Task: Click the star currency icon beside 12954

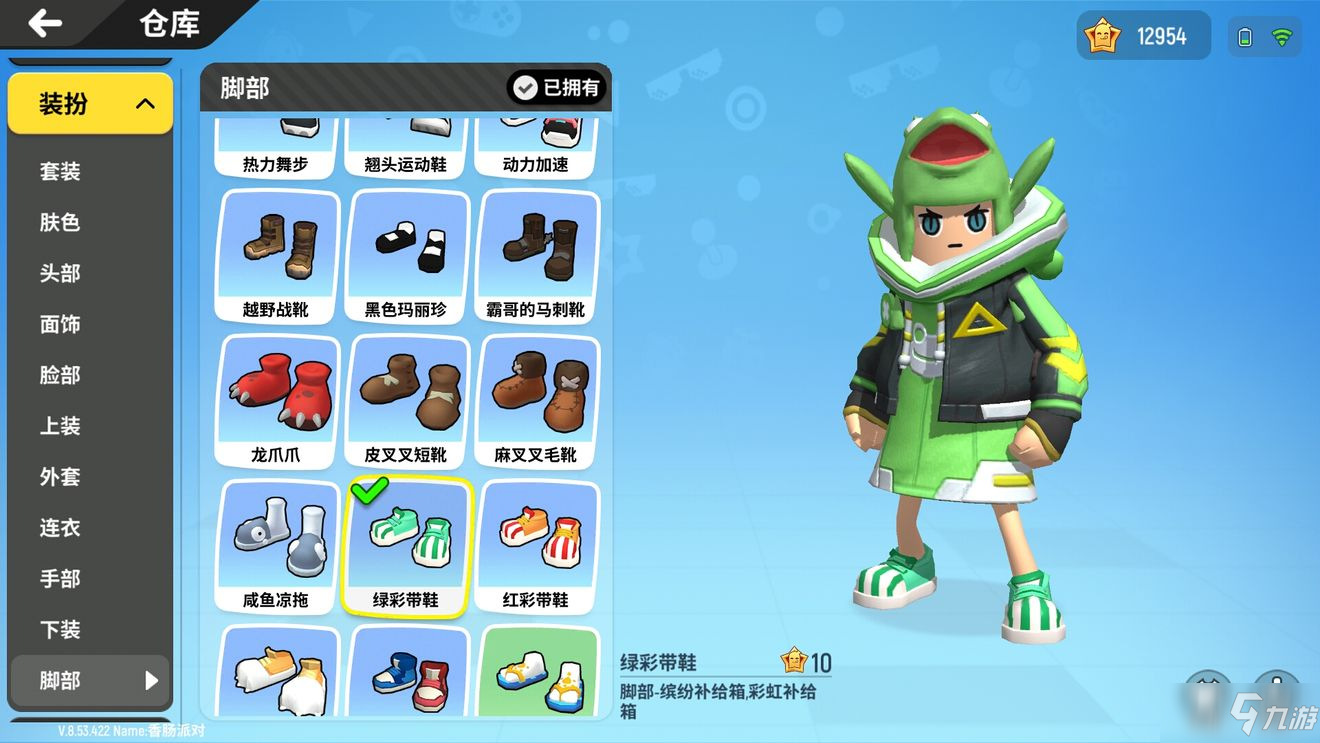Action: point(1103,35)
